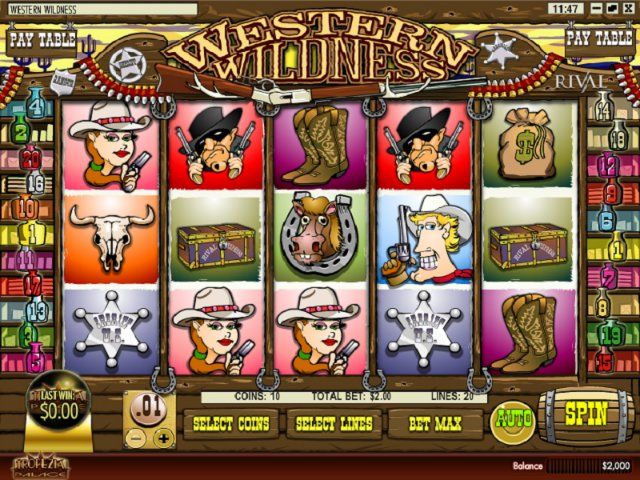Select the payline 4 bottle

(36, 103)
